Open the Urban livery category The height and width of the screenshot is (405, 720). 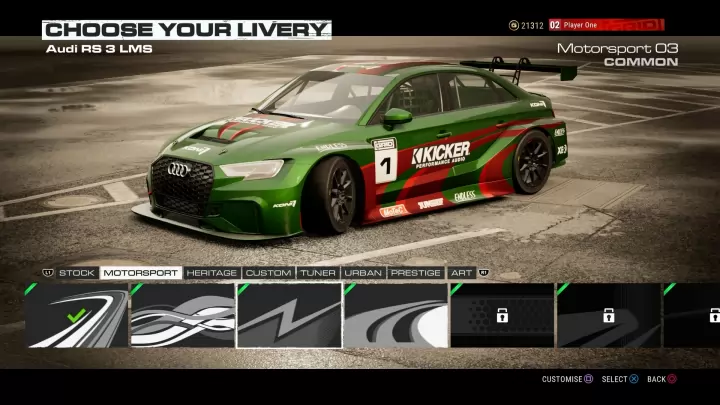(364, 272)
